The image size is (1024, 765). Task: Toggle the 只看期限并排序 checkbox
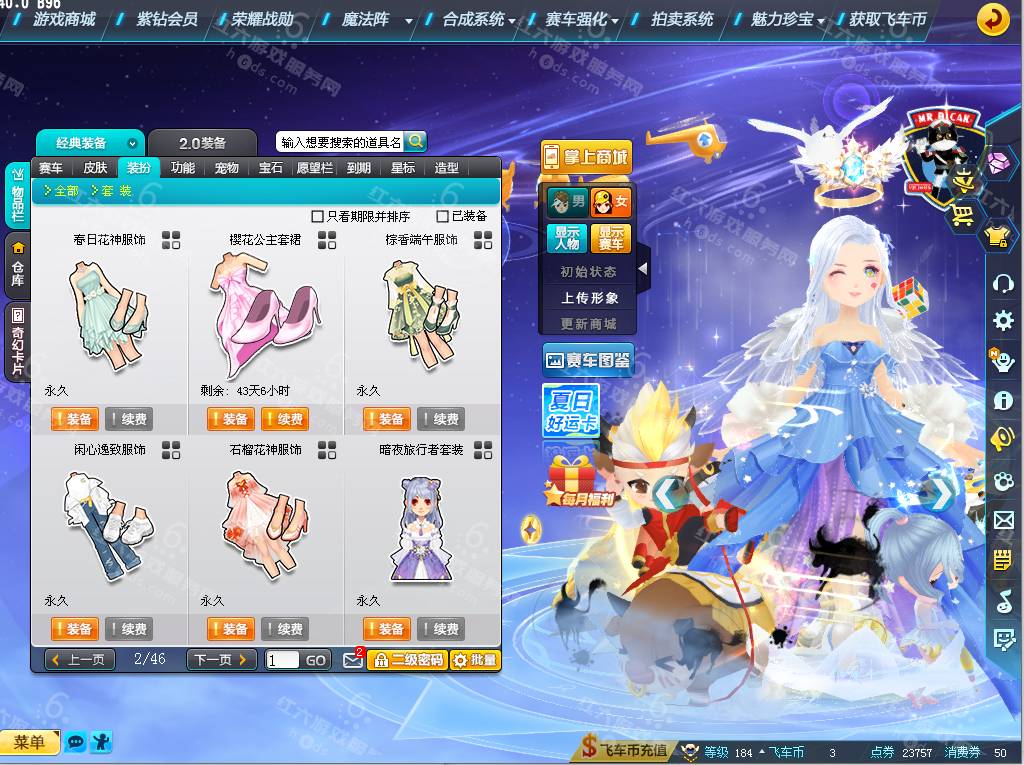click(x=318, y=216)
